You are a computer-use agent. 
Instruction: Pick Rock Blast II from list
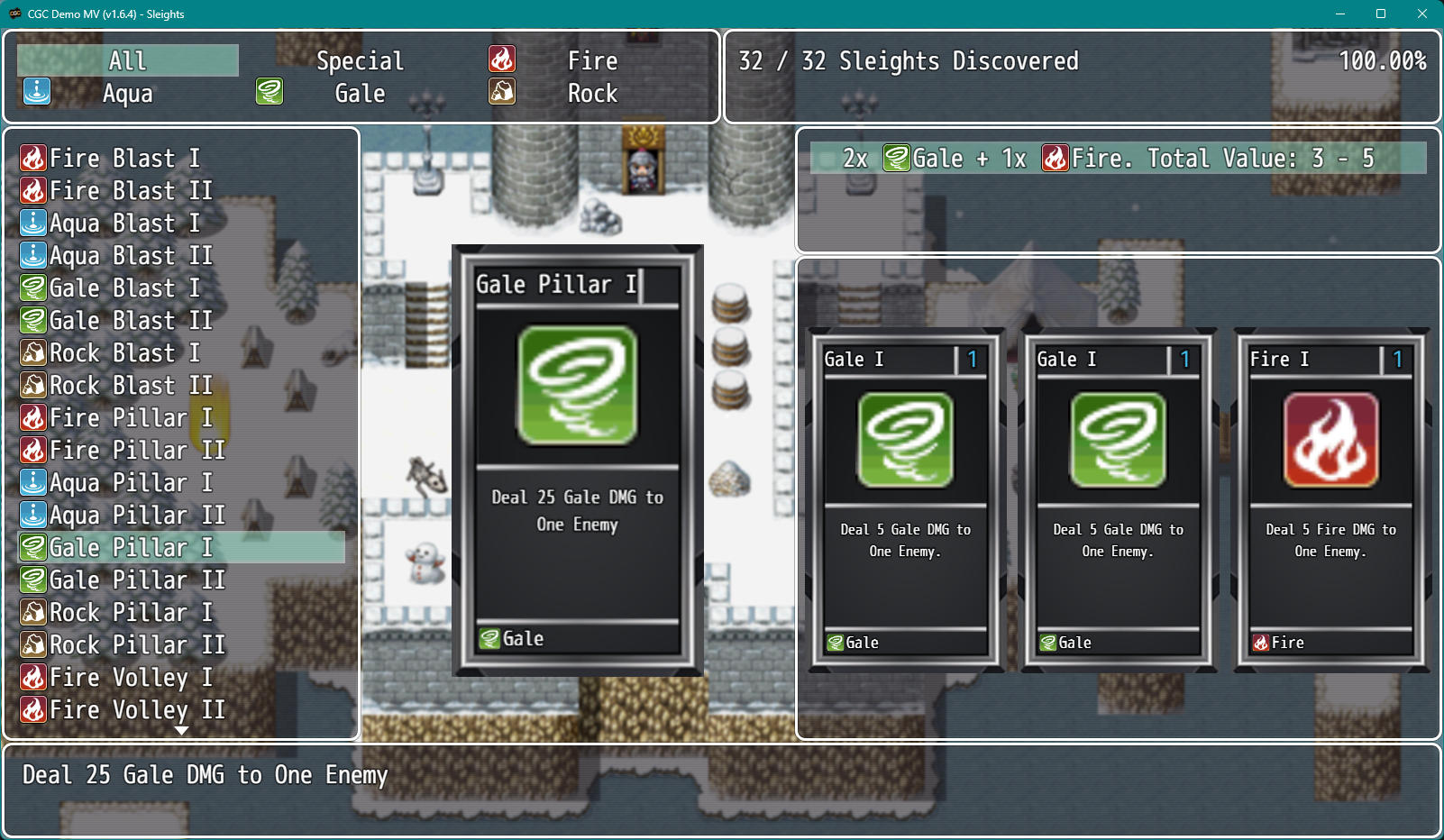pos(131,386)
